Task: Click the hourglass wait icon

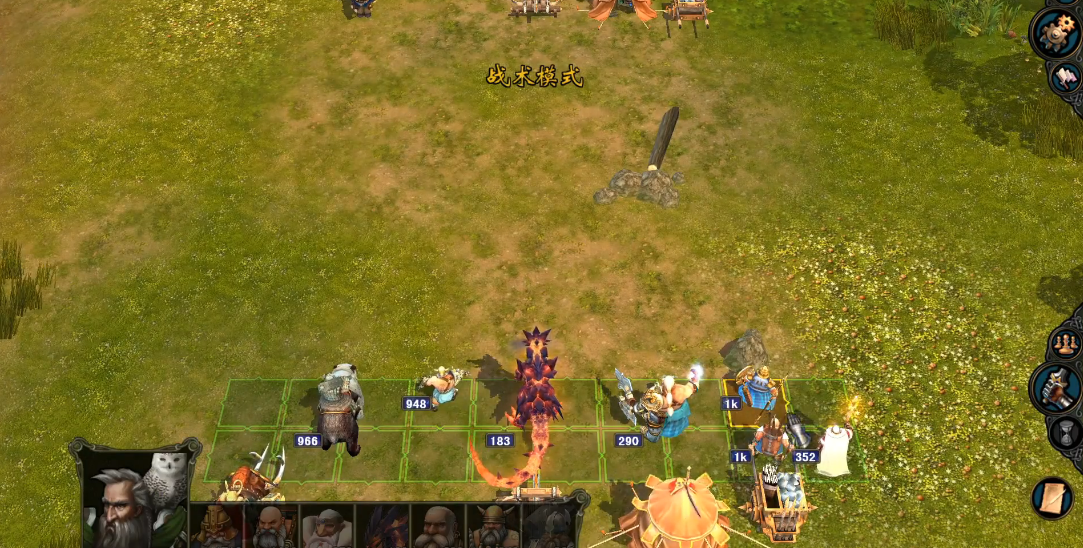Action: pos(1067,433)
